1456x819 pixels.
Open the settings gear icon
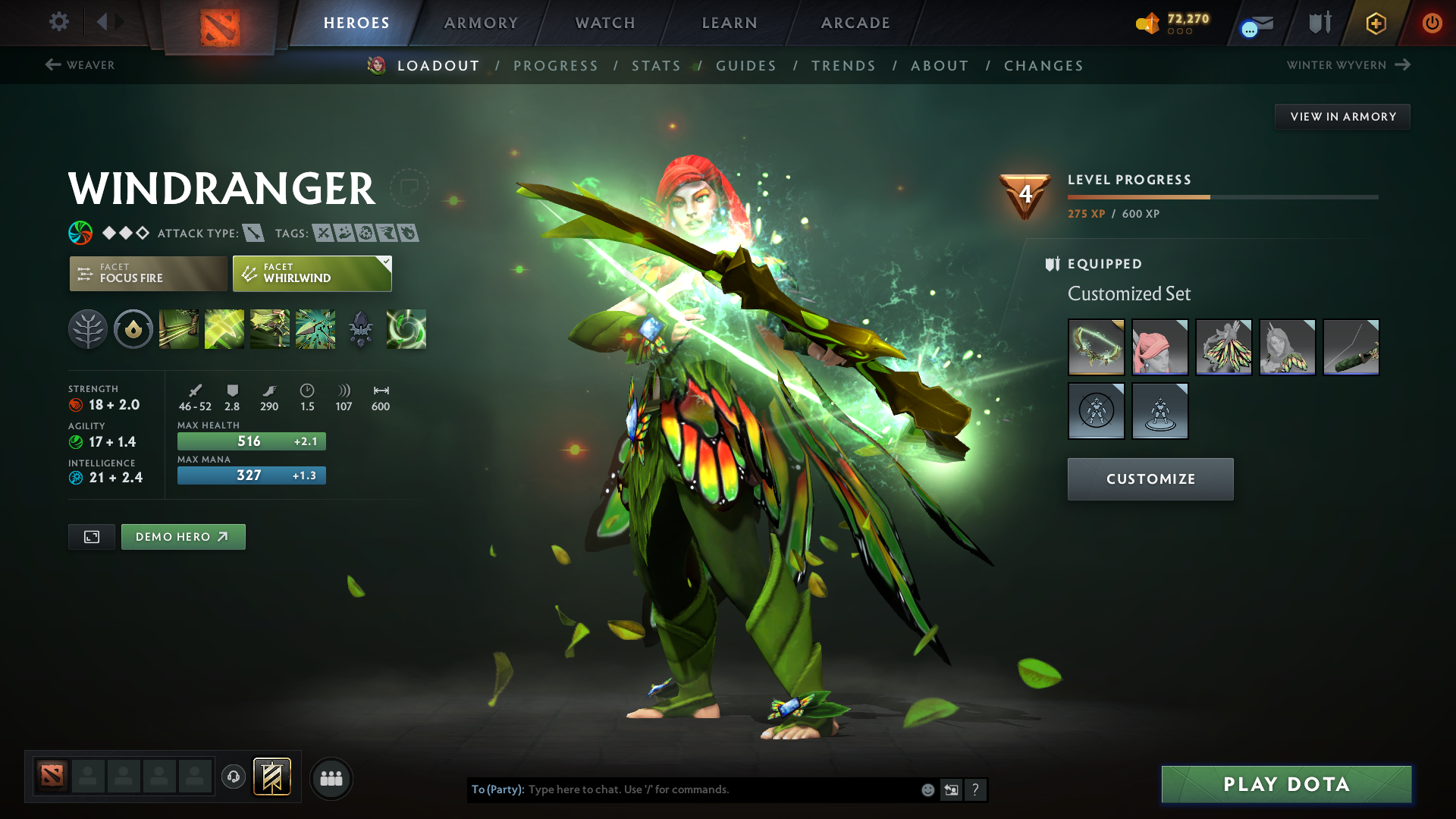pos(59,23)
